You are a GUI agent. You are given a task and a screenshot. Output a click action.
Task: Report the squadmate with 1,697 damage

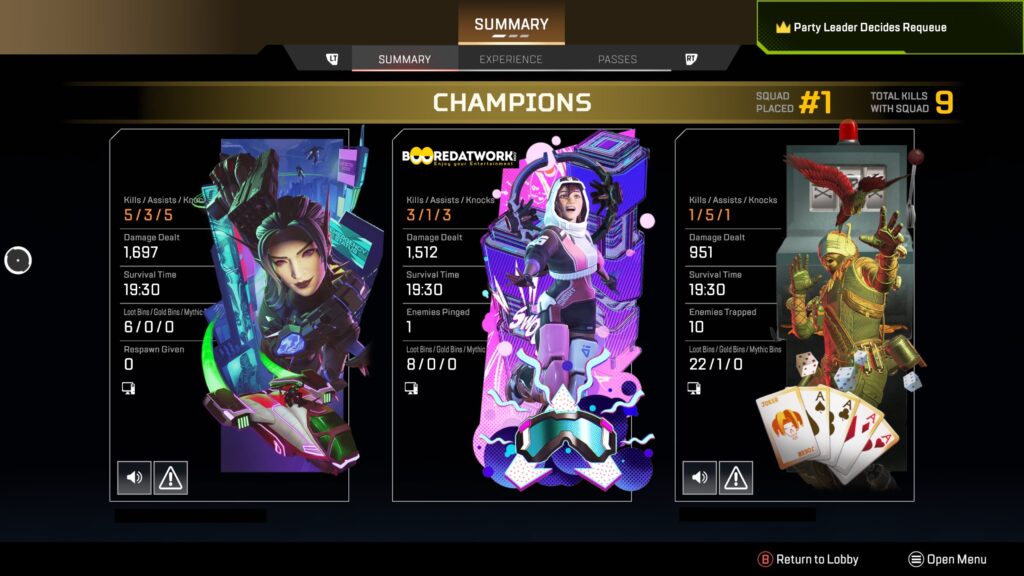click(170, 478)
